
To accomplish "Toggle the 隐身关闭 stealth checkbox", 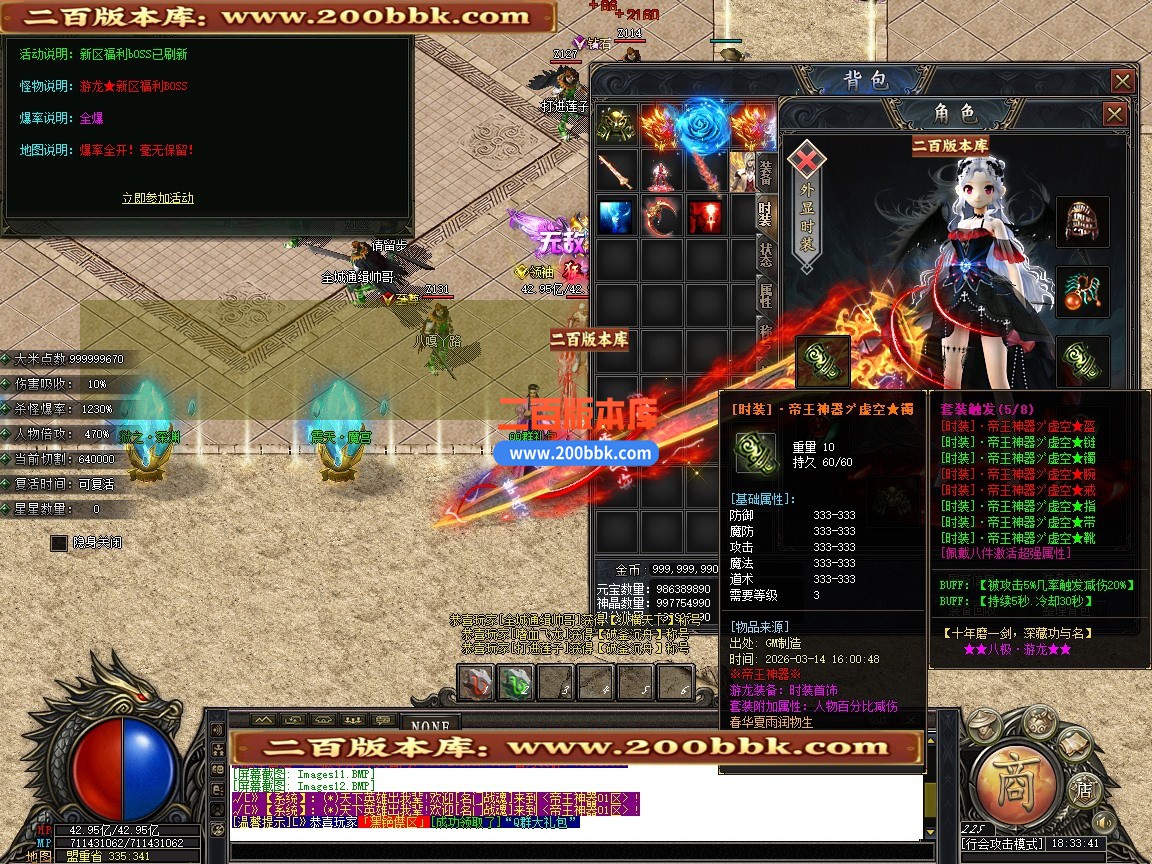I will click(x=59, y=543).
